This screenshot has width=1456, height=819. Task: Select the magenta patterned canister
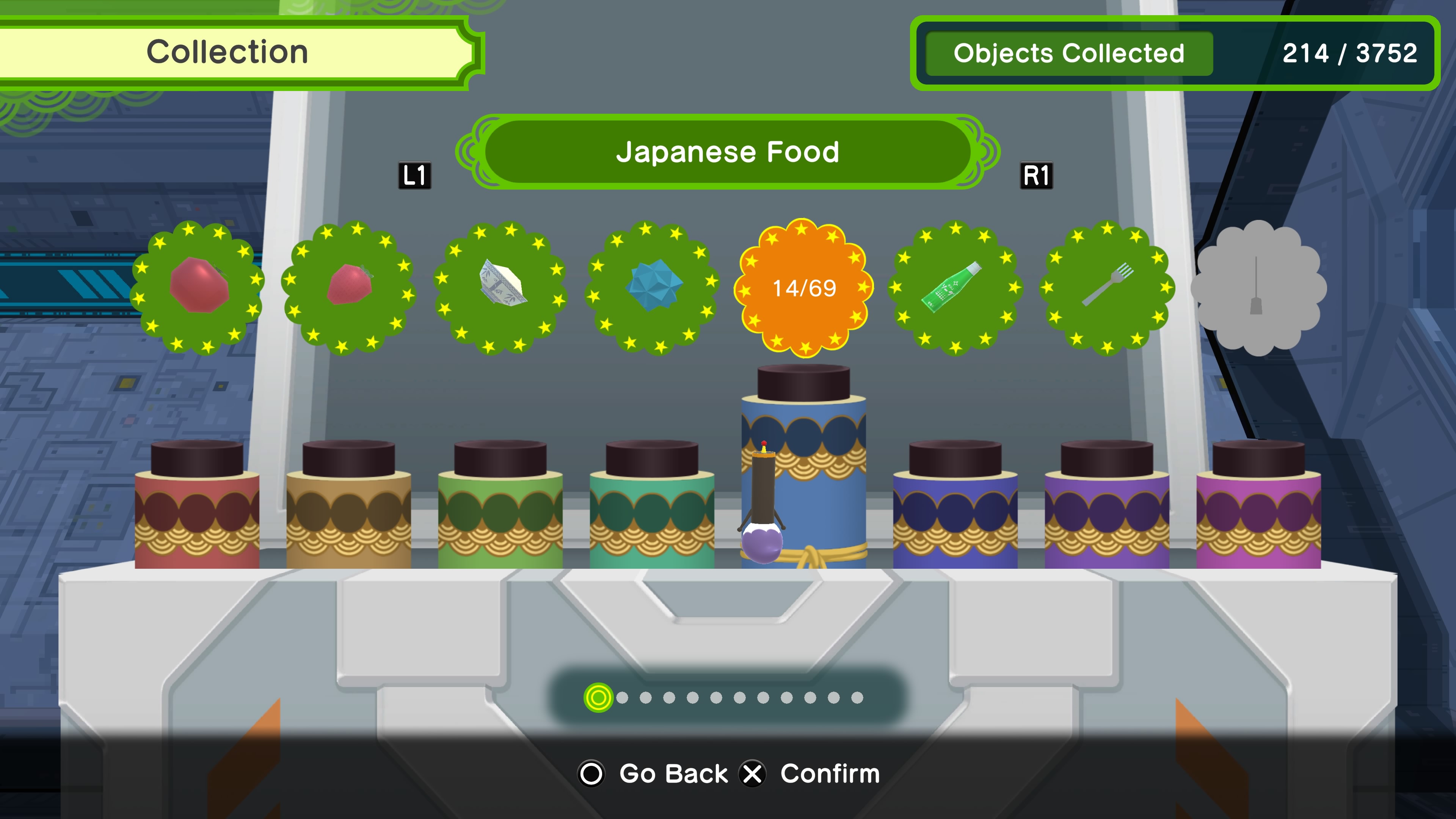[1258, 509]
